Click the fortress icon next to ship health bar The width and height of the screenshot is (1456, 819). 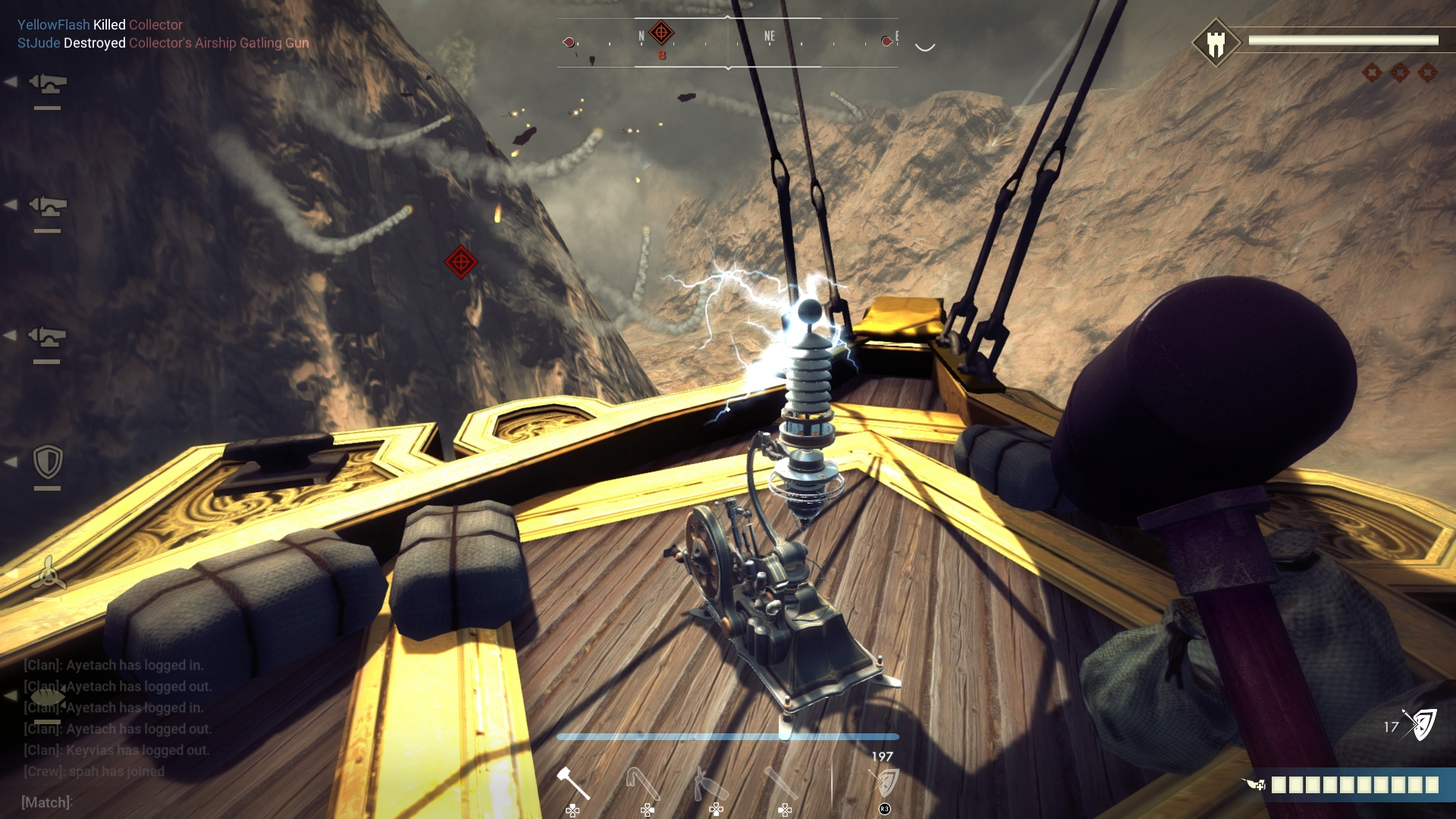point(1217,43)
